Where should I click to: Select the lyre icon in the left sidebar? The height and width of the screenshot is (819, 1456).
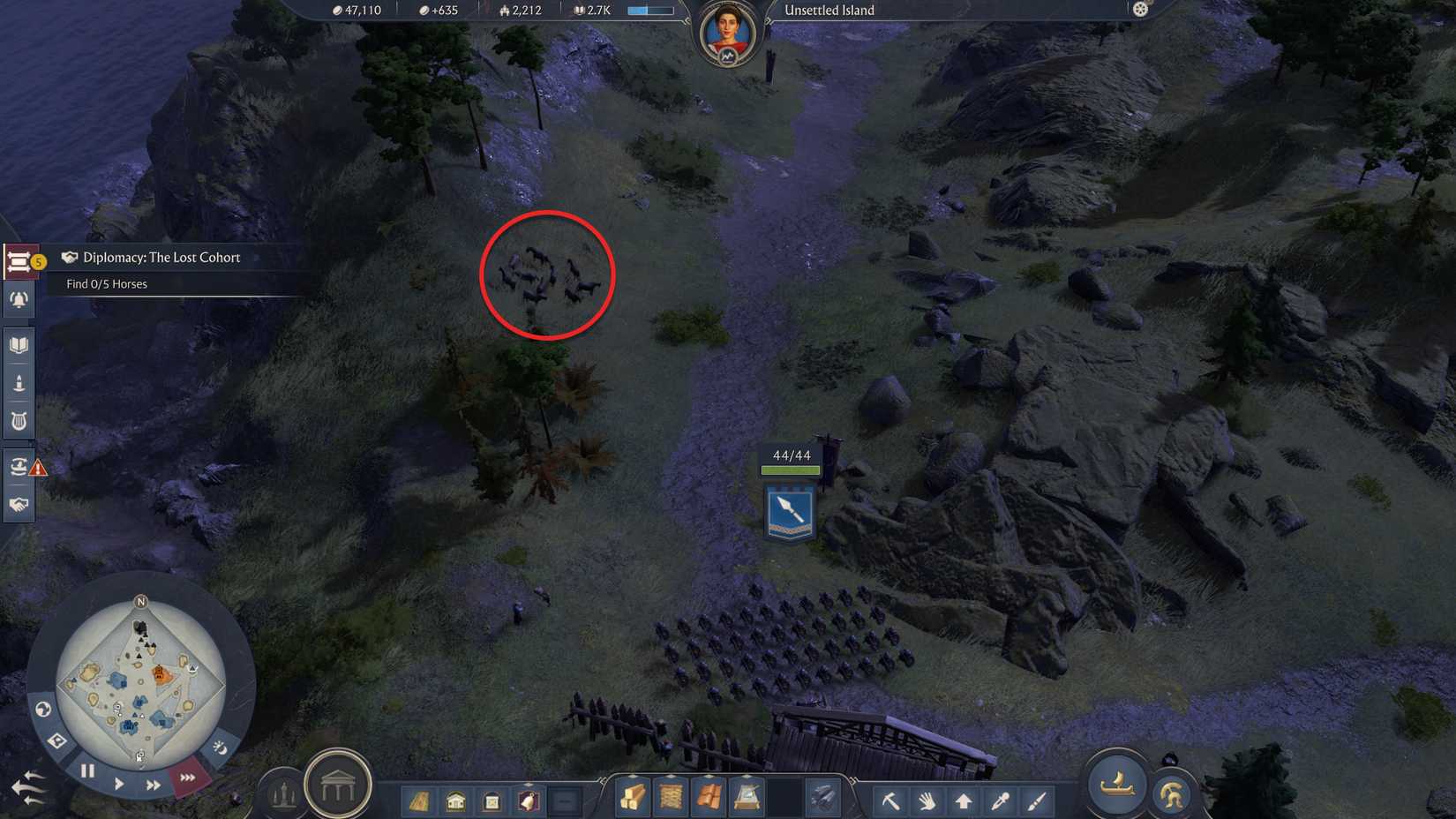19,421
